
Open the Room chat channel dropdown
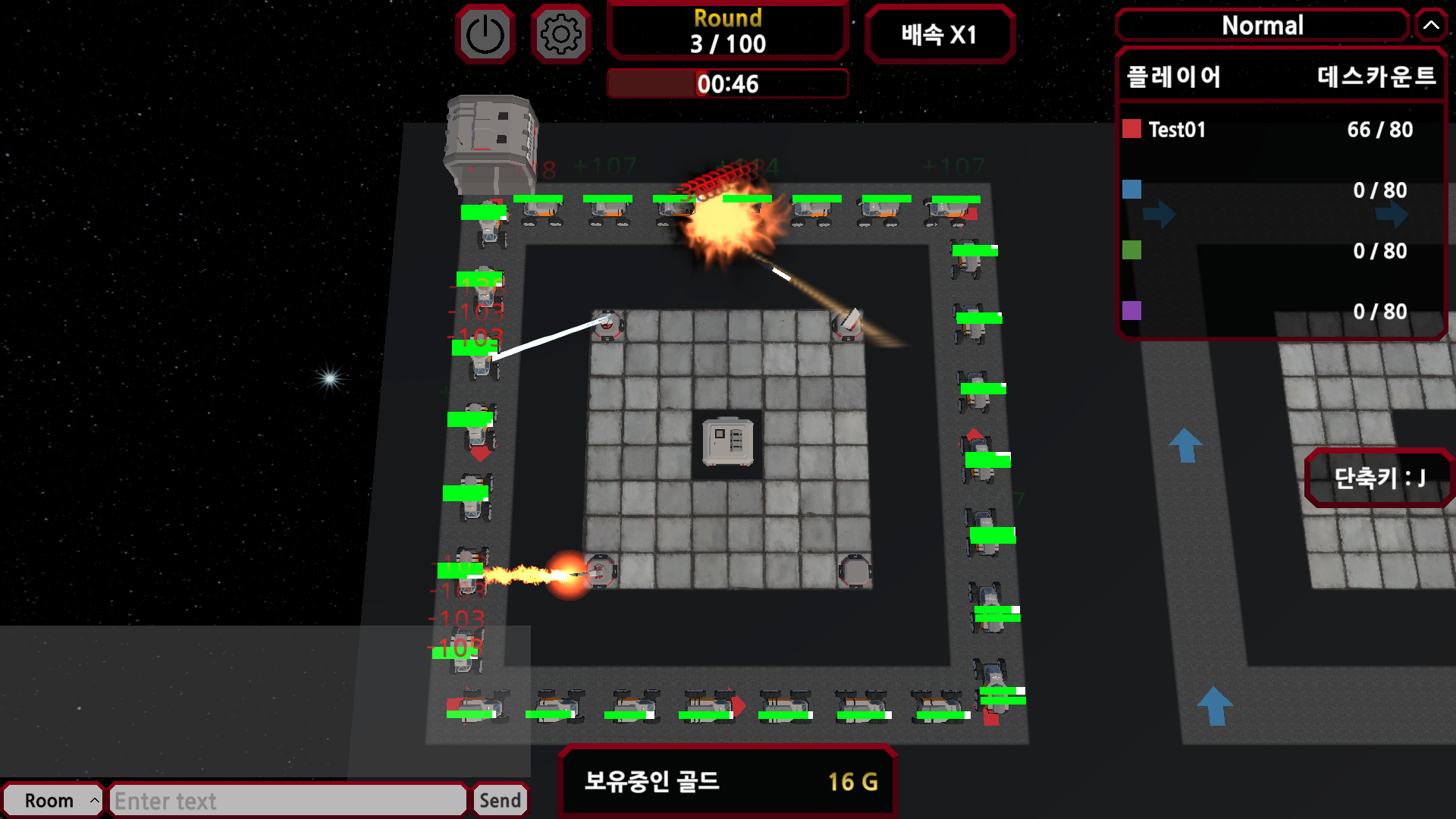pyautogui.click(x=52, y=800)
